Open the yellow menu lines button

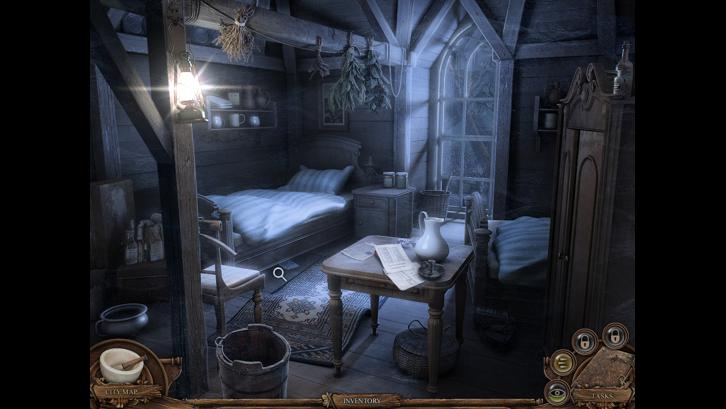tap(562, 362)
